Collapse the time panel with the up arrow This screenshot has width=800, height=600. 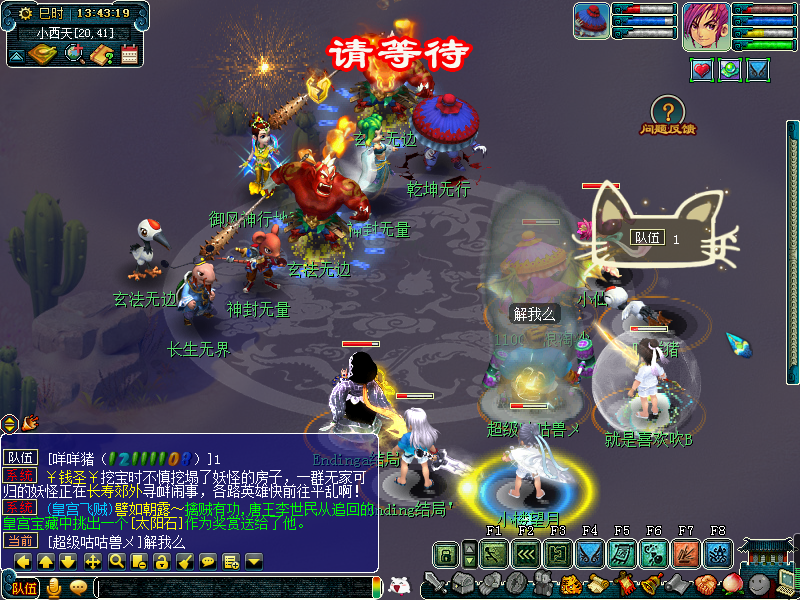[x=17, y=56]
